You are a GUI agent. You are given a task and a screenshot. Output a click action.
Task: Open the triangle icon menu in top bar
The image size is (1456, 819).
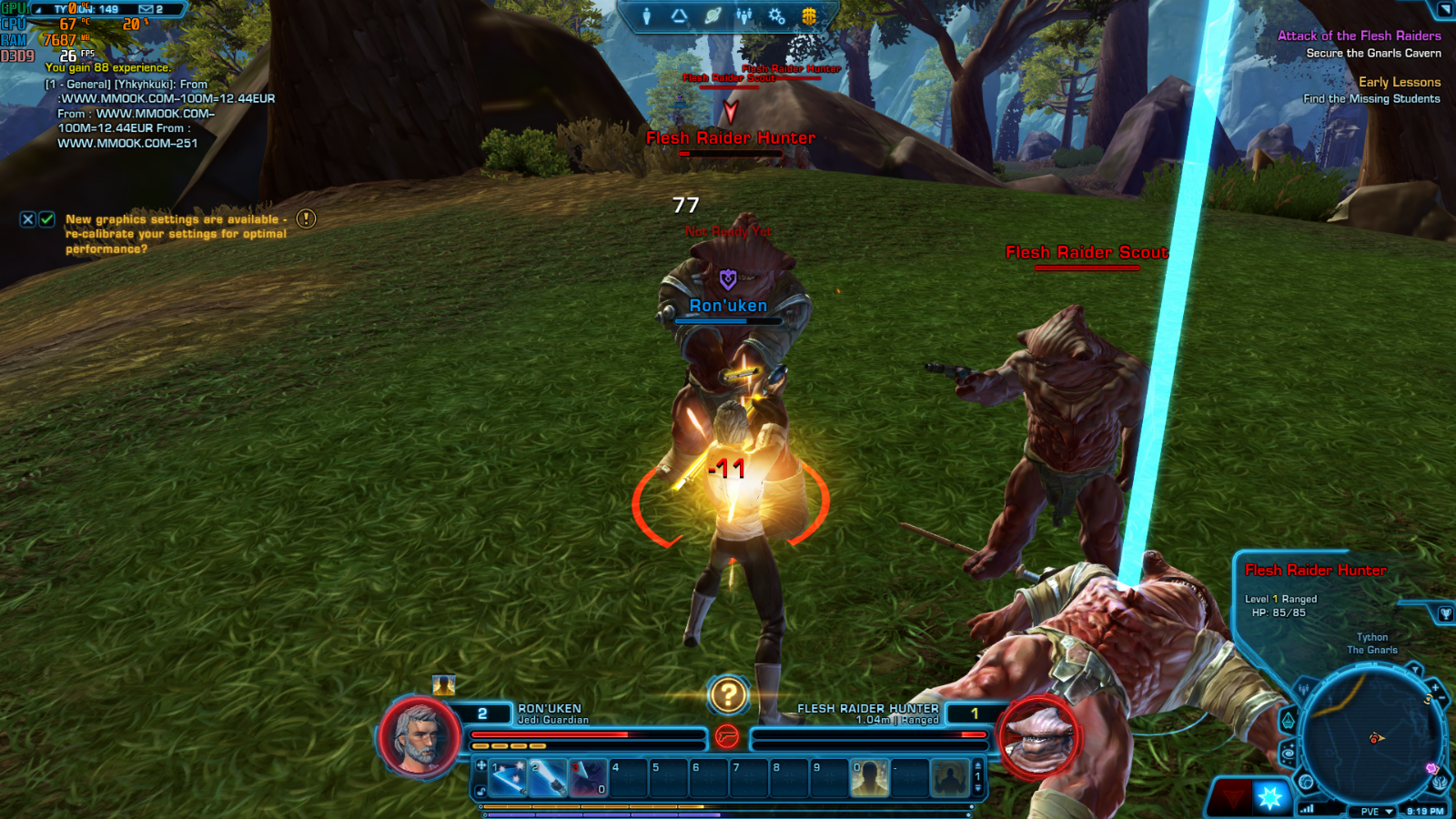(679, 16)
